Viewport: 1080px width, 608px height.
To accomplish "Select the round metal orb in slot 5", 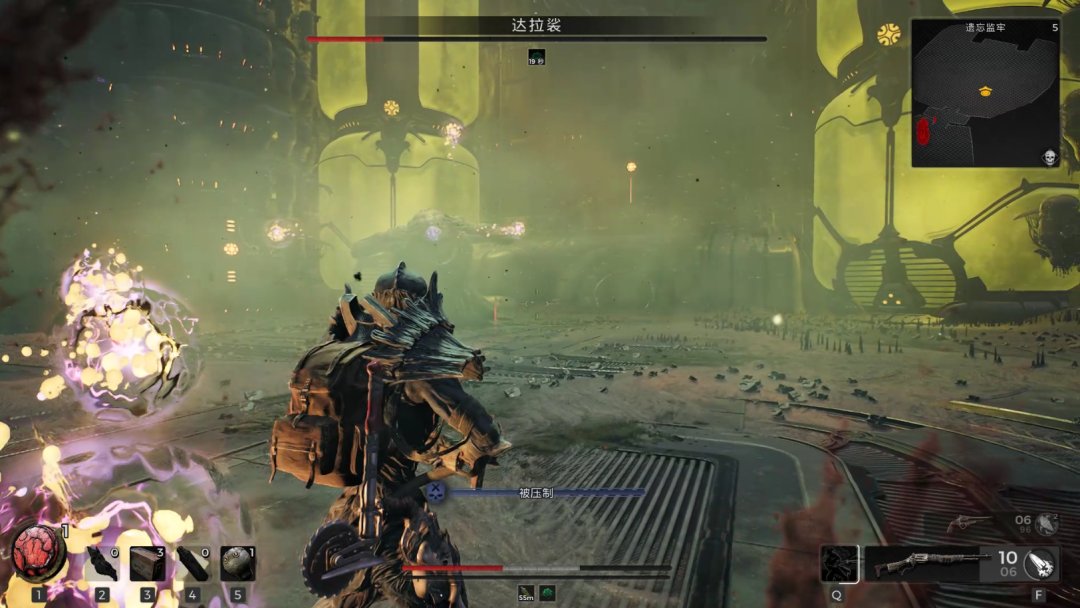I will click(x=238, y=564).
